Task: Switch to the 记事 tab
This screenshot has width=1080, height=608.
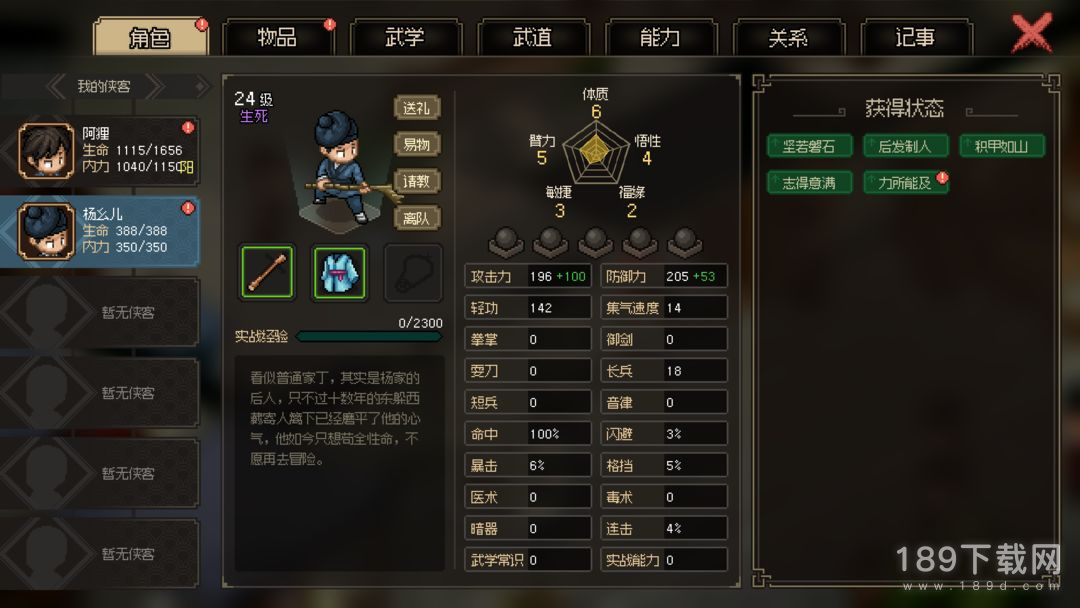Action: pos(915,38)
